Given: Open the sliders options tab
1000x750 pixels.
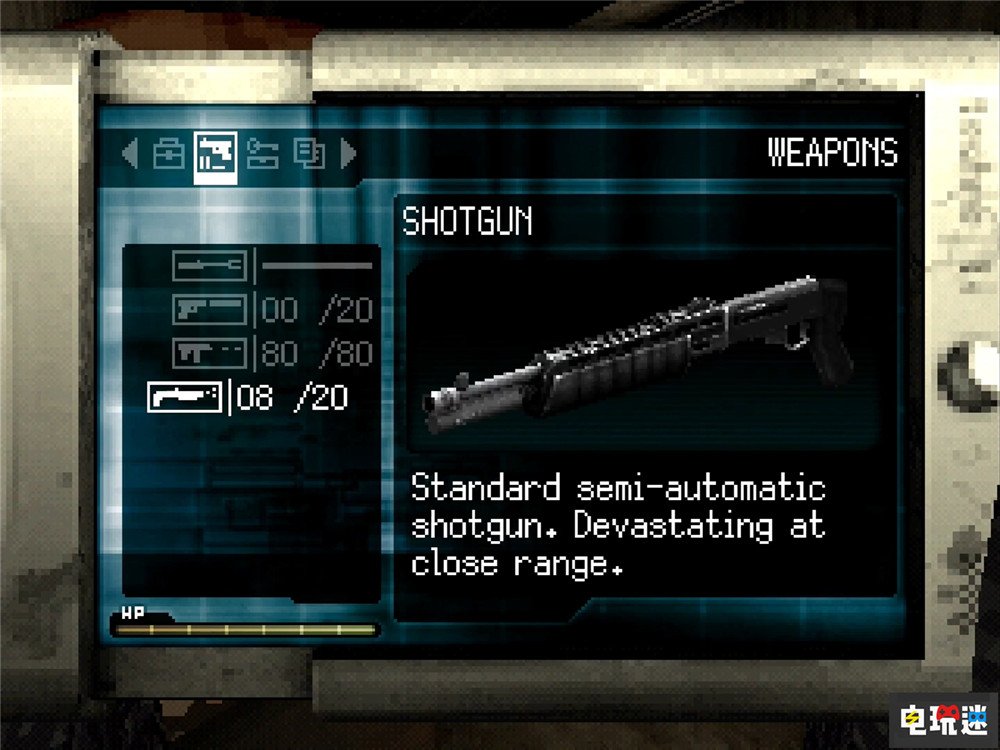Looking at the screenshot, I should [262, 154].
